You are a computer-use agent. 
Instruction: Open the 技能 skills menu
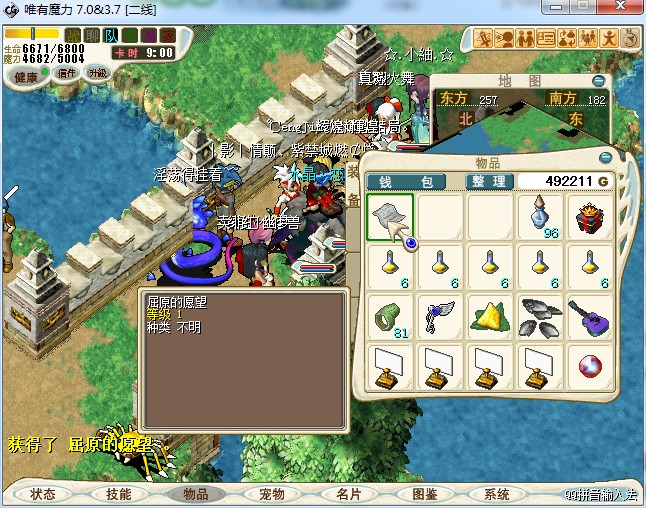(x=119, y=494)
